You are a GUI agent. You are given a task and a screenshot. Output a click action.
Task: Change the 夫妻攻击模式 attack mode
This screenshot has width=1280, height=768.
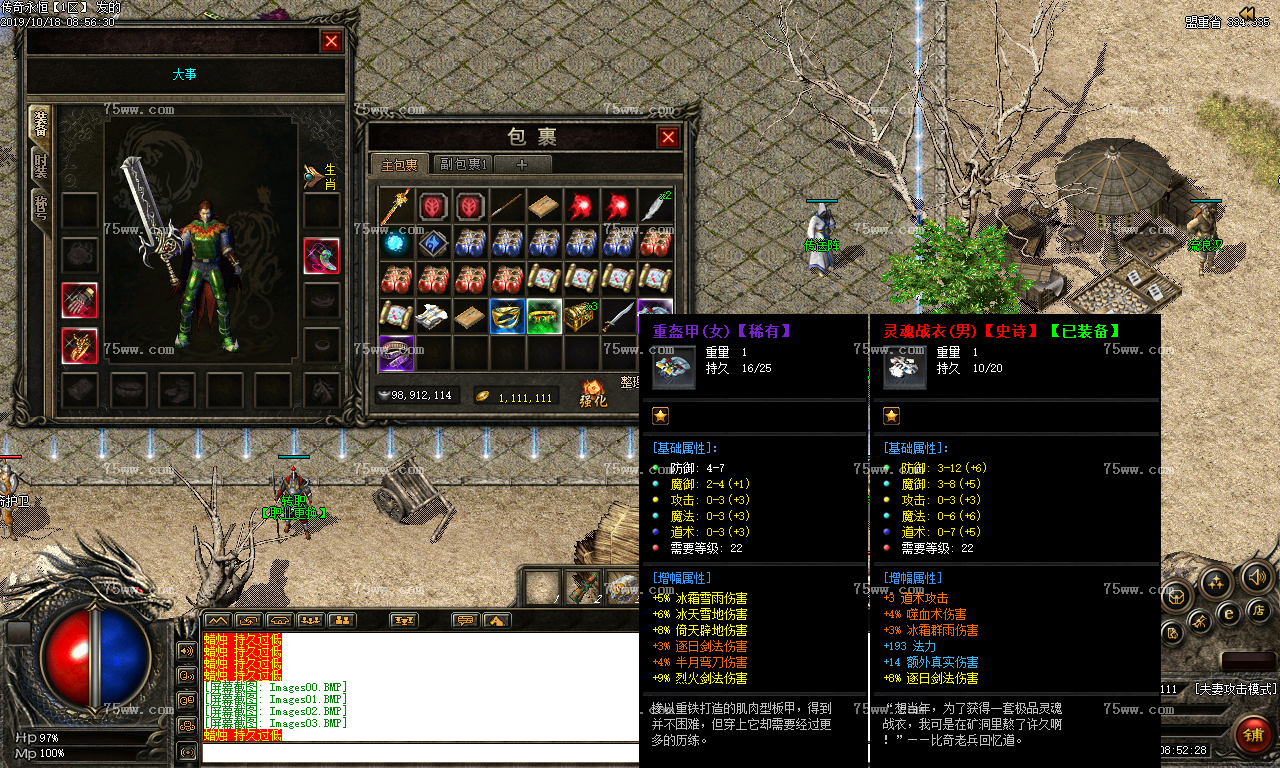click(x=1236, y=690)
